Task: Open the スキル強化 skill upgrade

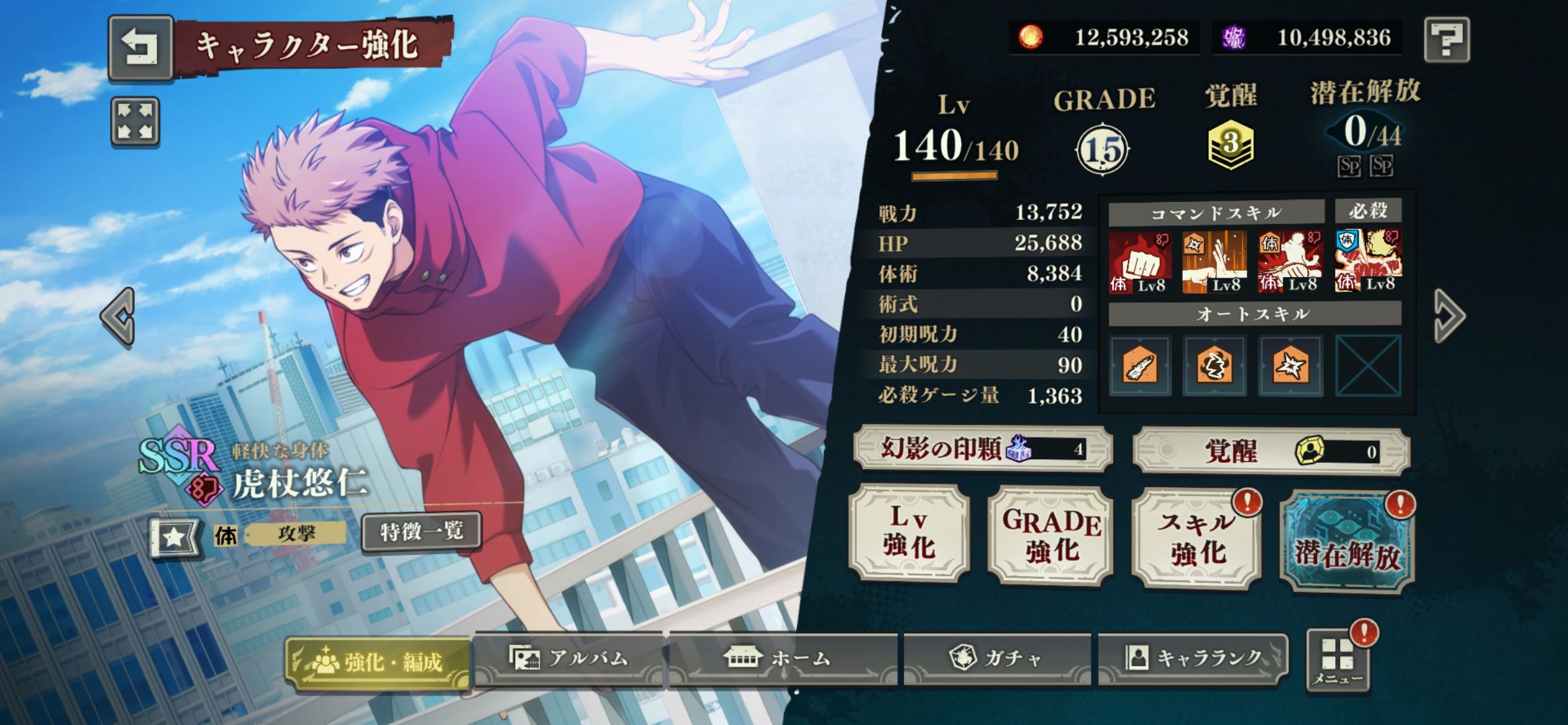Action: pyautogui.click(x=1196, y=538)
